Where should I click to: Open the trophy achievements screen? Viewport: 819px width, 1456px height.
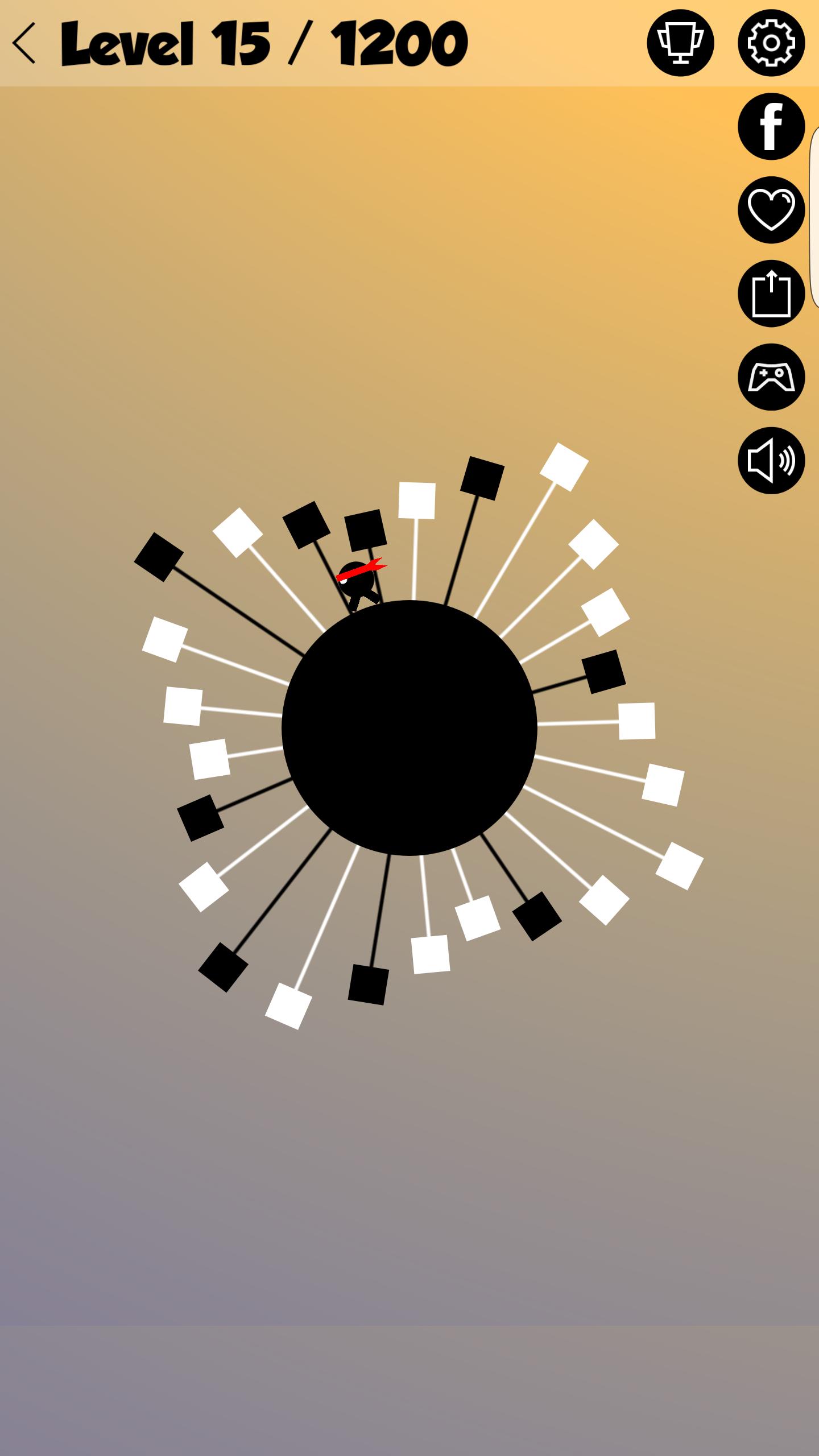click(x=680, y=43)
